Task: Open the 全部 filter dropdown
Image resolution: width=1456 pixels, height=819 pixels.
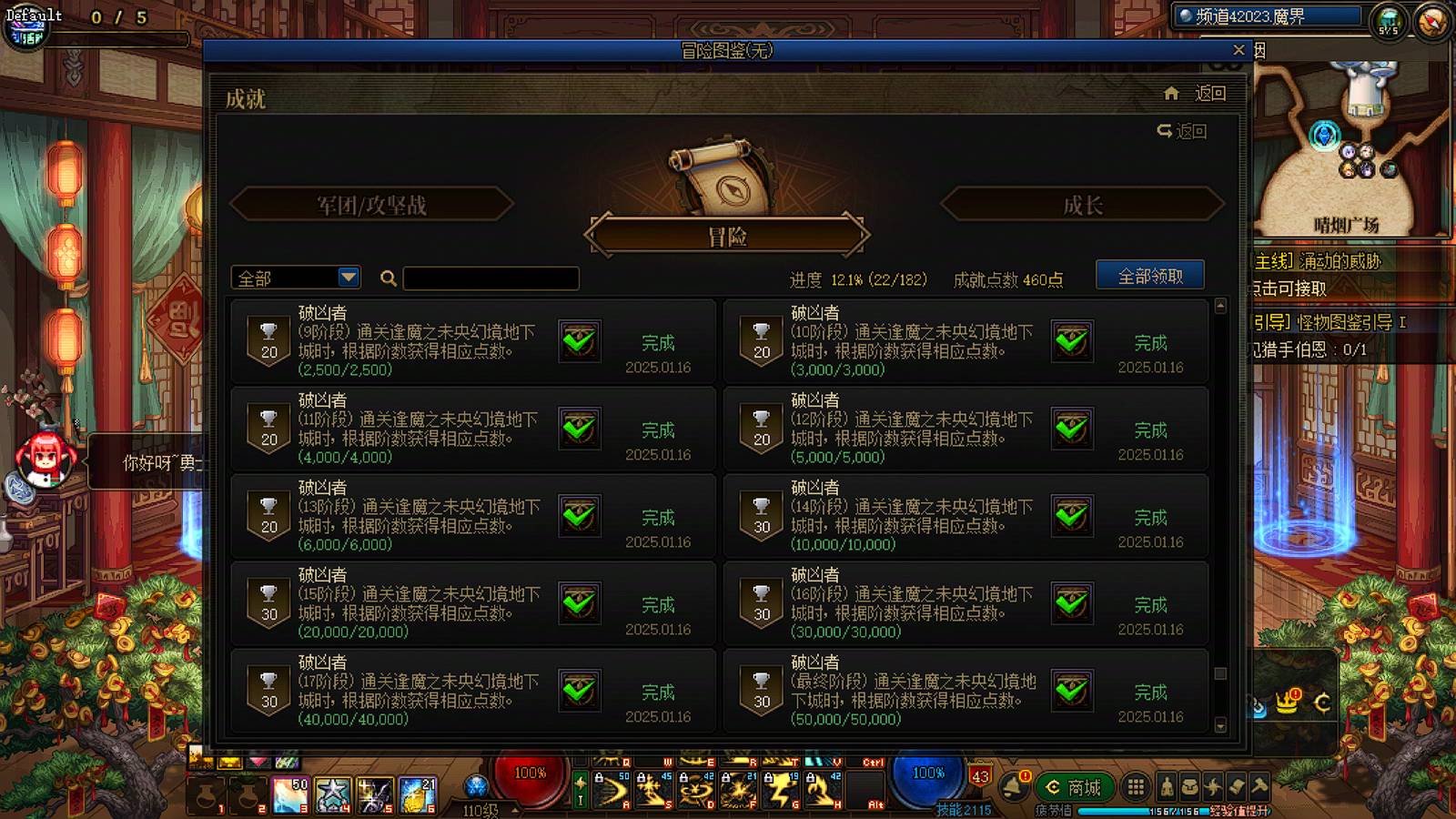Action: (293, 277)
